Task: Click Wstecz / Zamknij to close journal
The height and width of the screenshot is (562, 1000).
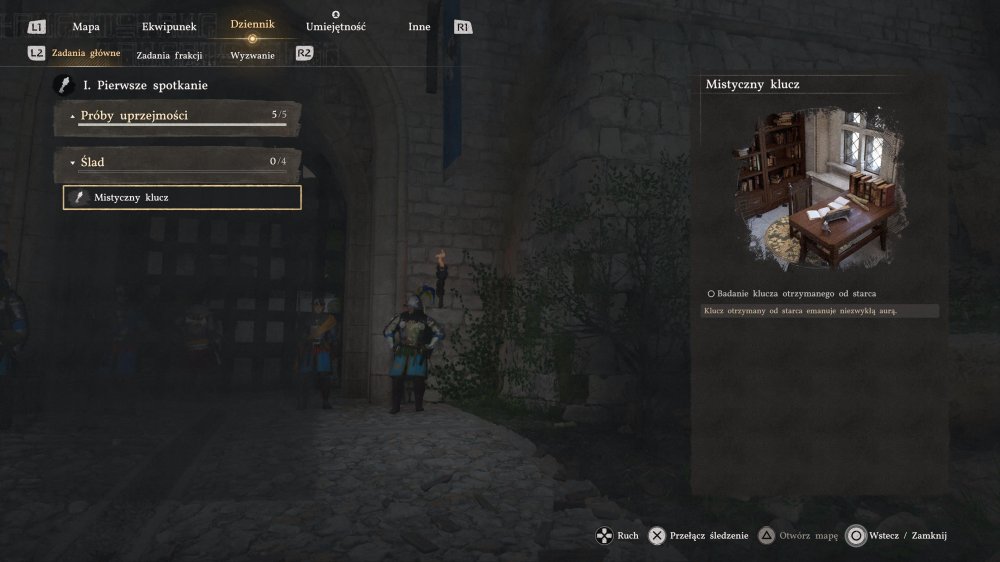Action: point(896,536)
